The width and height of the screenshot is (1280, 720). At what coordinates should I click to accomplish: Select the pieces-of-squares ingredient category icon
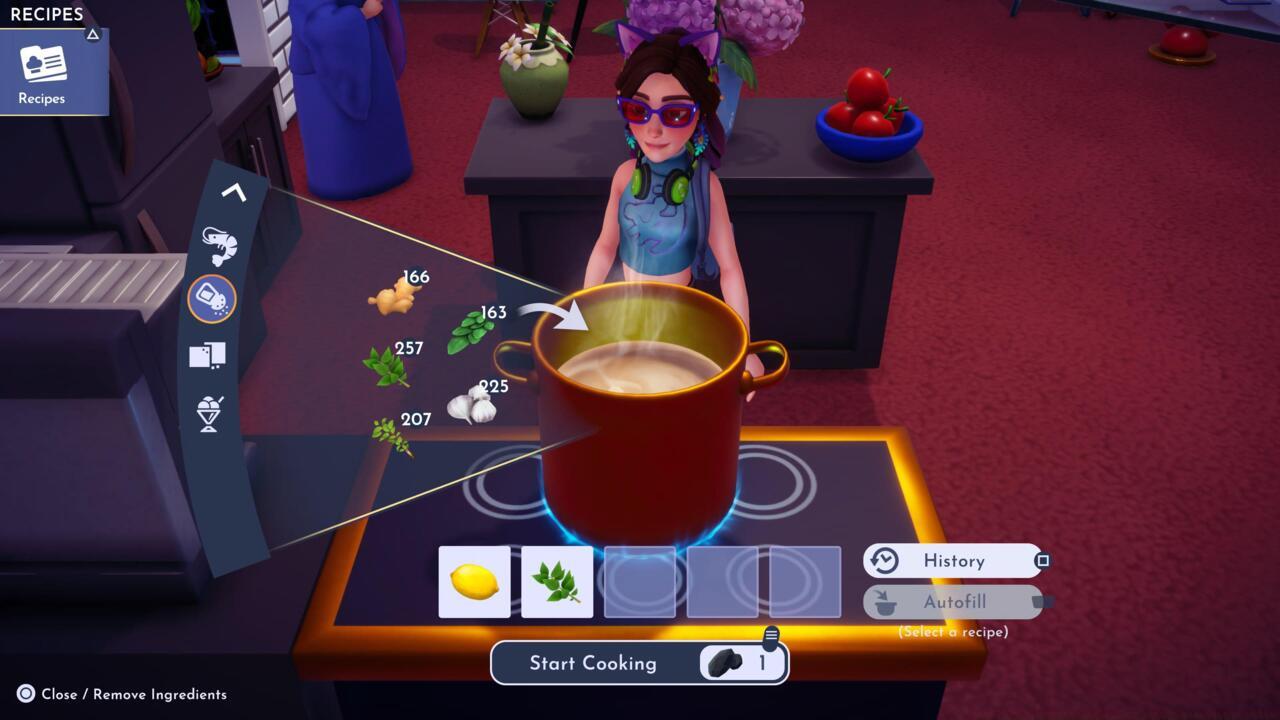207,355
